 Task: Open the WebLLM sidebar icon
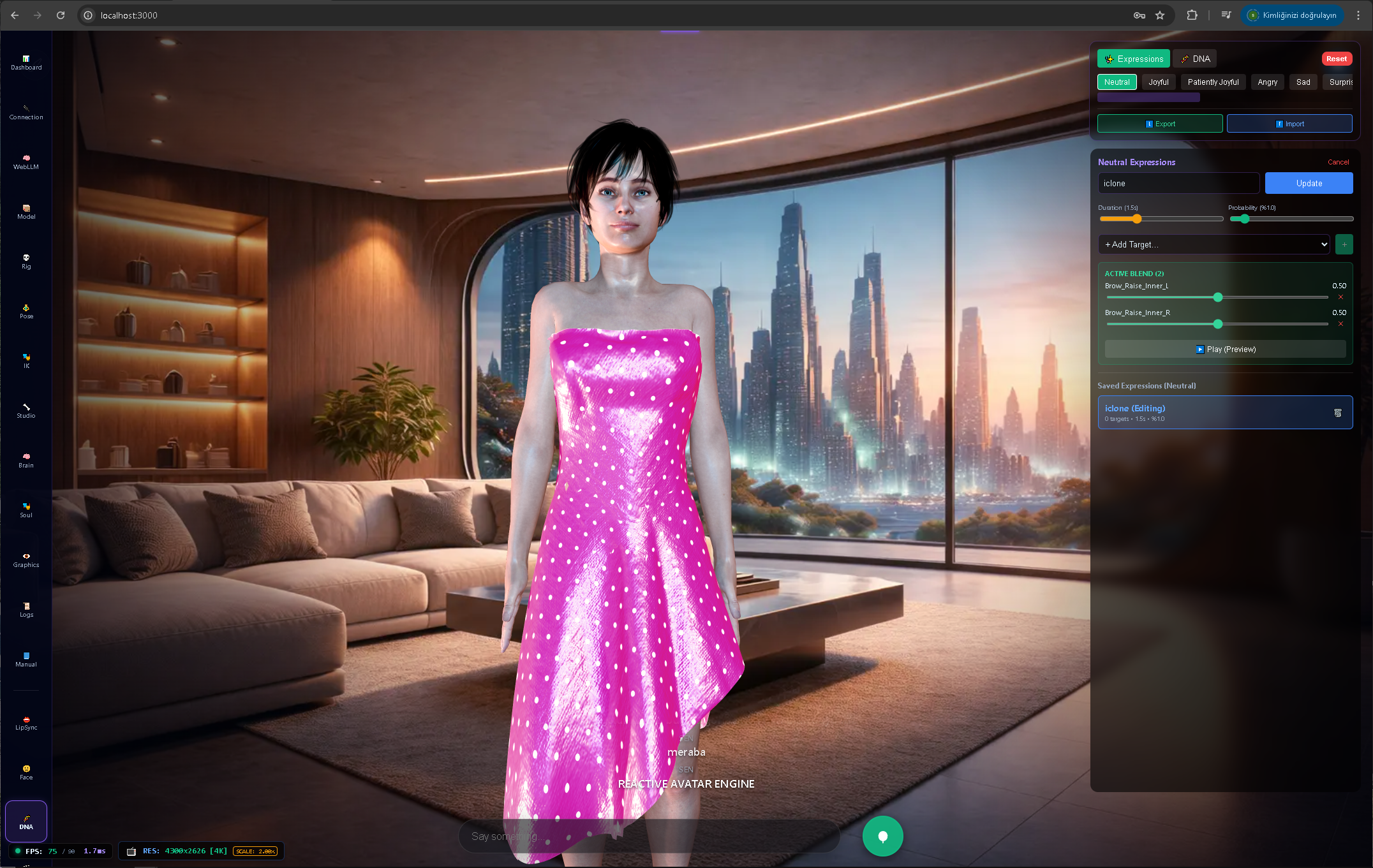[26, 161]
